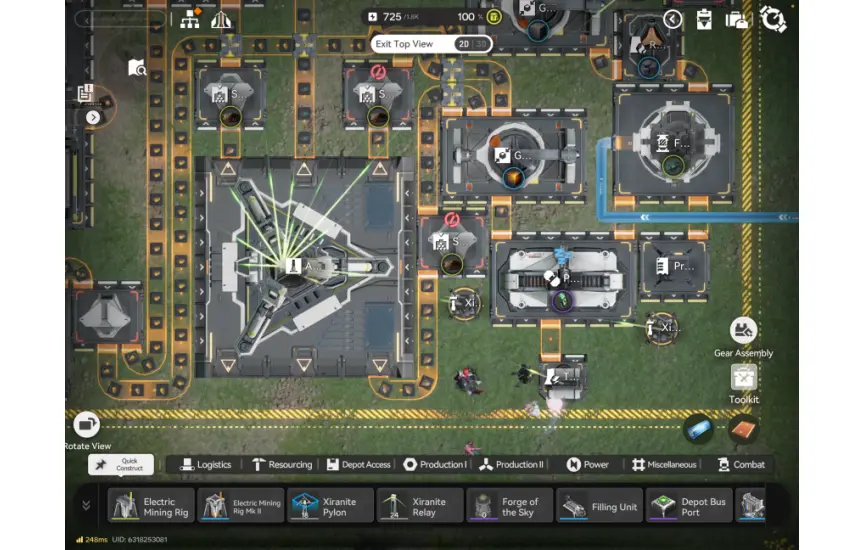Switch to the Power category
865x550 pixels.
click(588, 465)
